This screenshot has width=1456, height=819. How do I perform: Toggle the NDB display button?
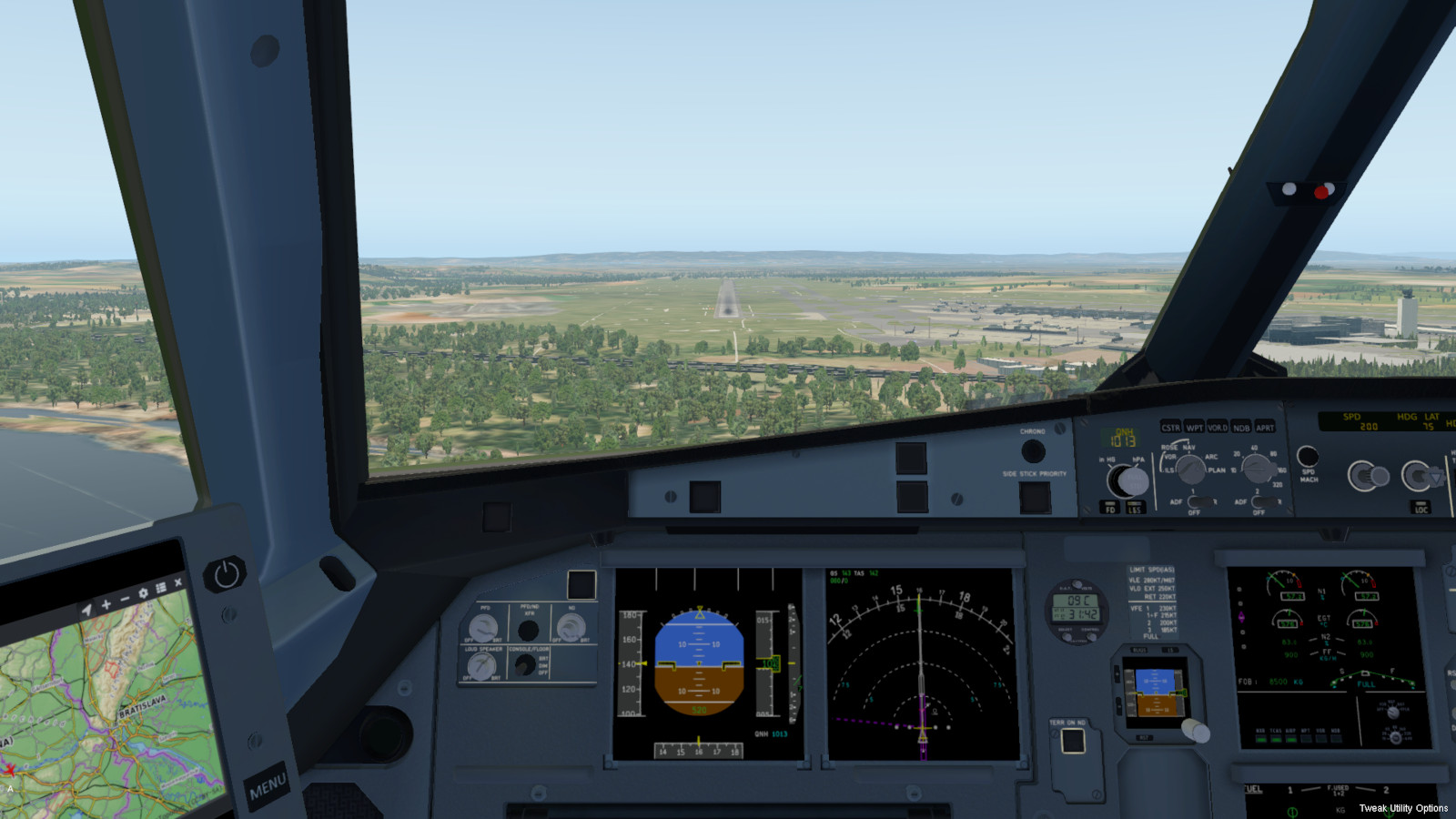[x=1241, y=427]
